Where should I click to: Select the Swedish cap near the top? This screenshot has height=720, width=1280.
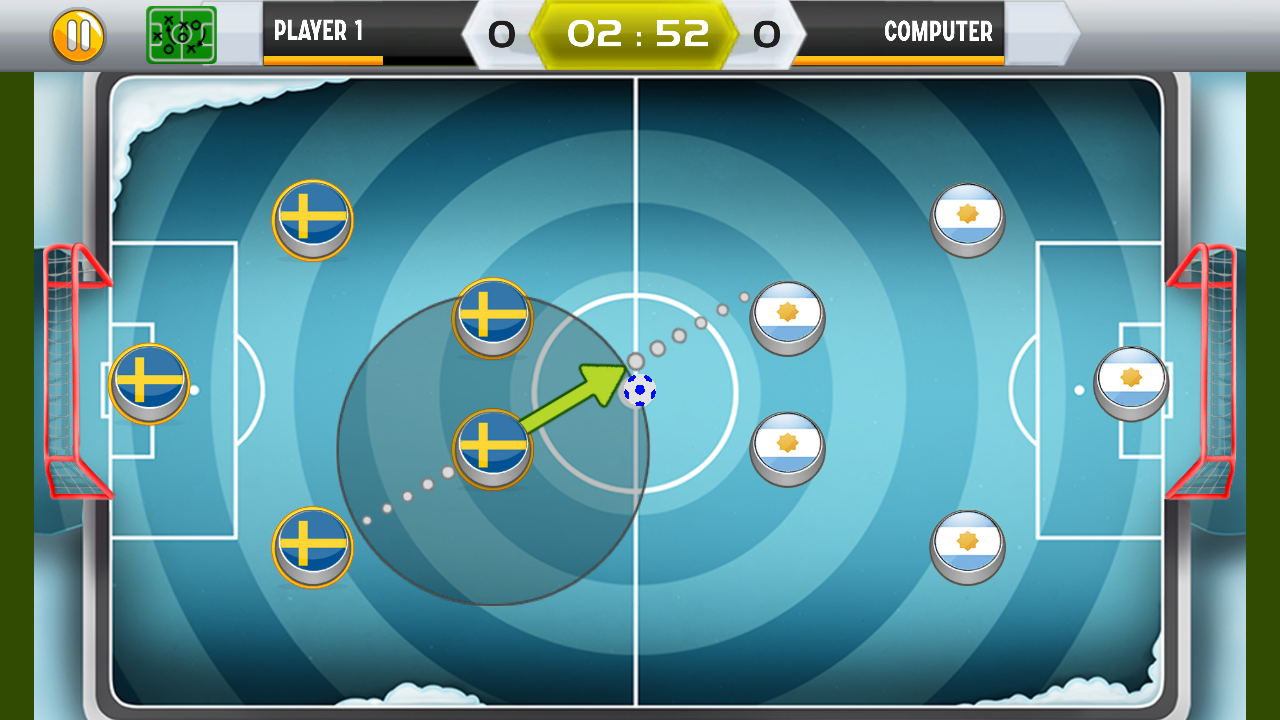(x=312, y=220)
